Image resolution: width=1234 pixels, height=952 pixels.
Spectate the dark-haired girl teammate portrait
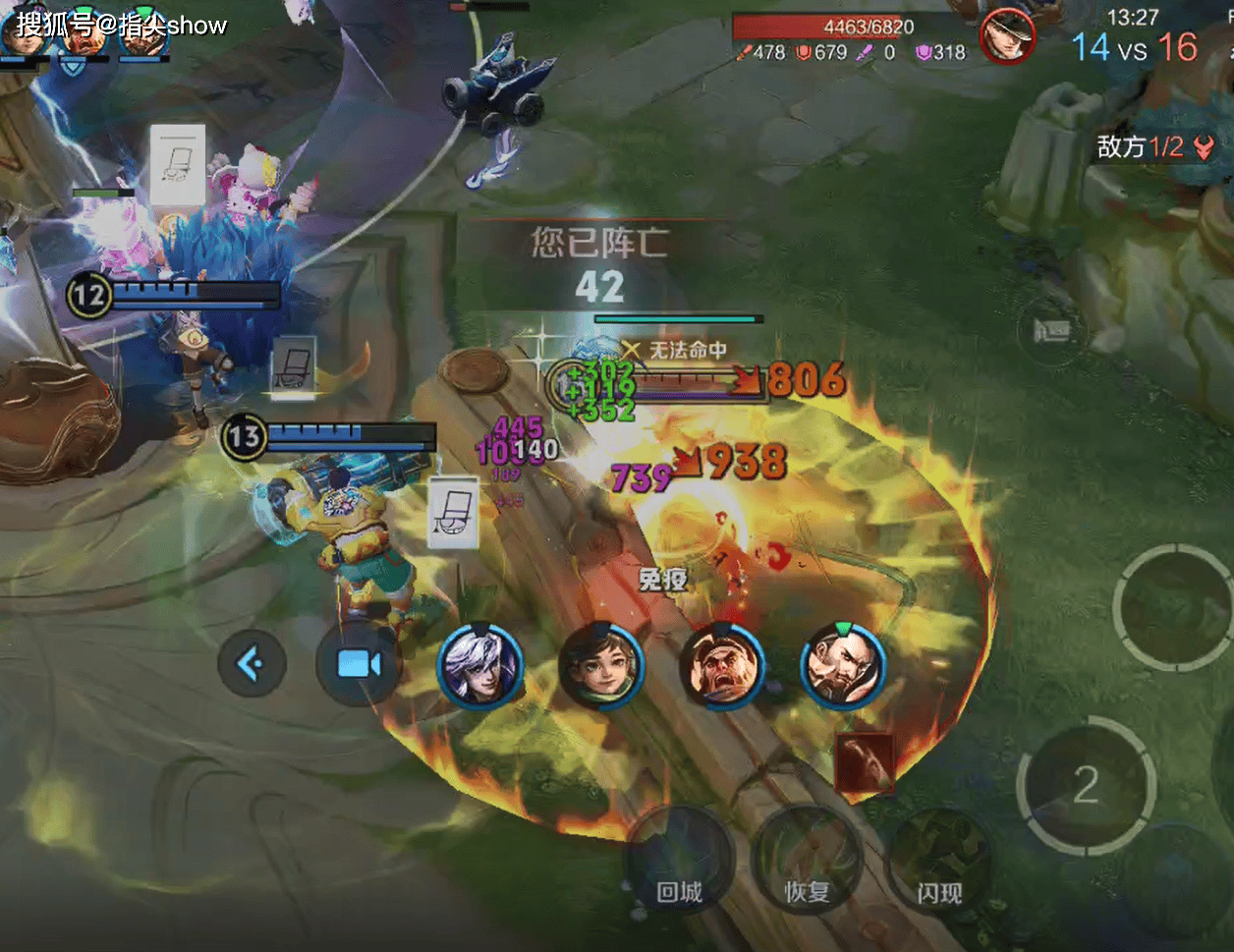point(601,666)
